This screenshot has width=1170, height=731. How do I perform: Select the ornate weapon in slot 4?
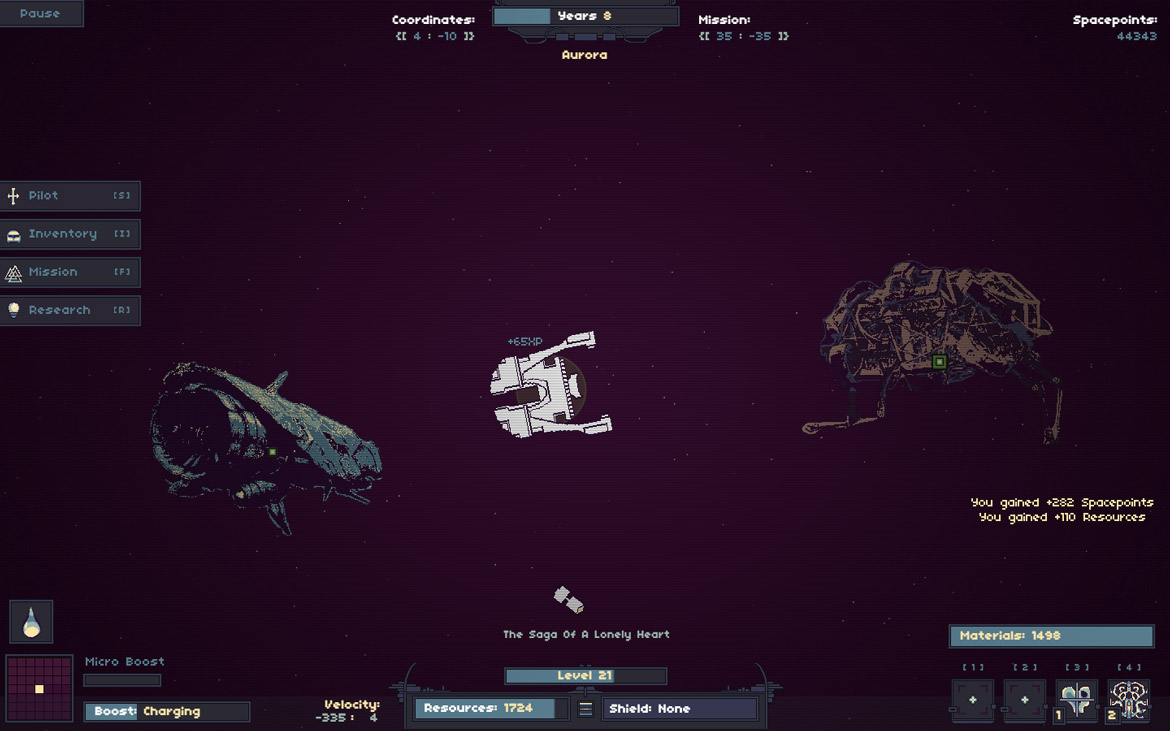pos(1129,700)
